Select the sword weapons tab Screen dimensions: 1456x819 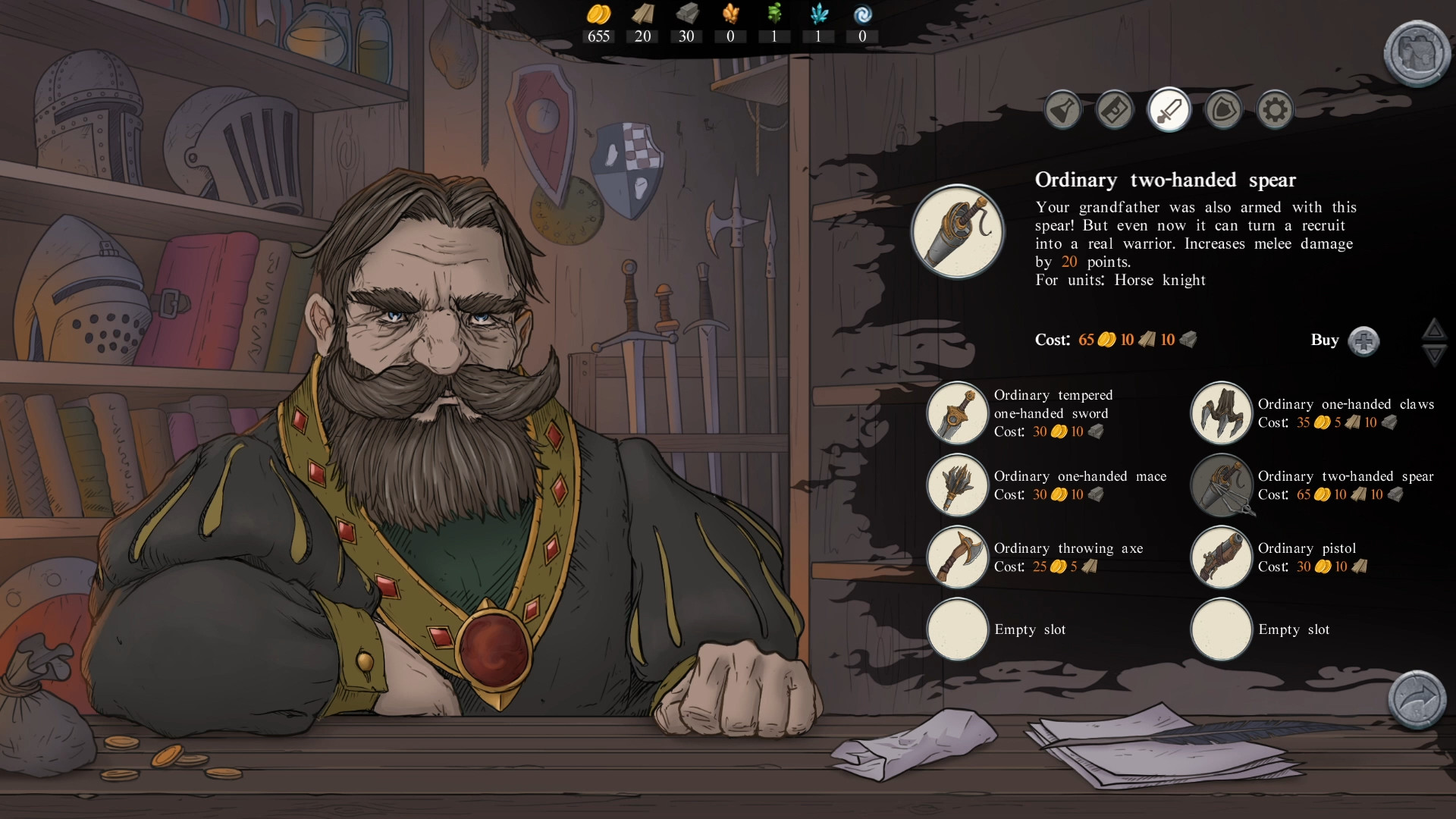(x=1169, y=111)
